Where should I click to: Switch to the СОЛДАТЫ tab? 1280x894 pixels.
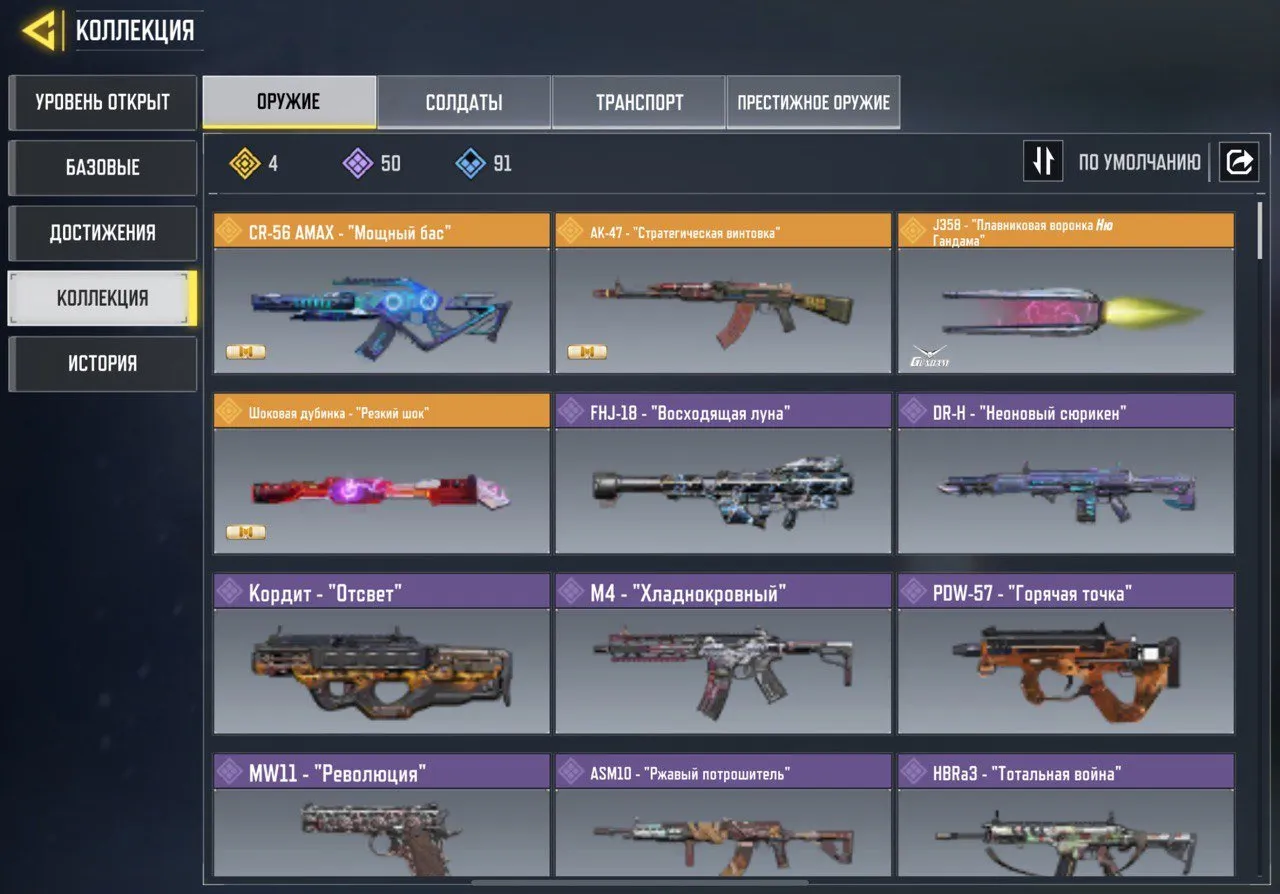coord(464,101)
